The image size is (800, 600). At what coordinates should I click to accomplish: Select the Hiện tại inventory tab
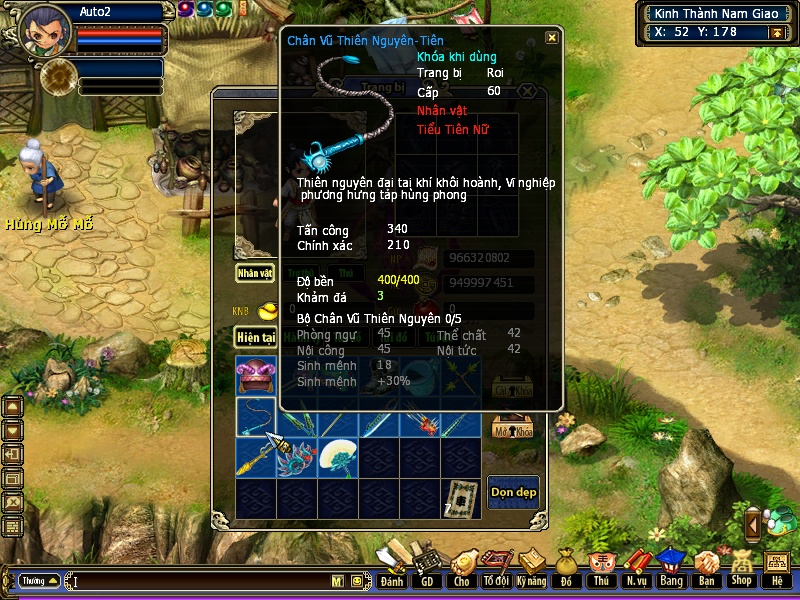point(255,338)
